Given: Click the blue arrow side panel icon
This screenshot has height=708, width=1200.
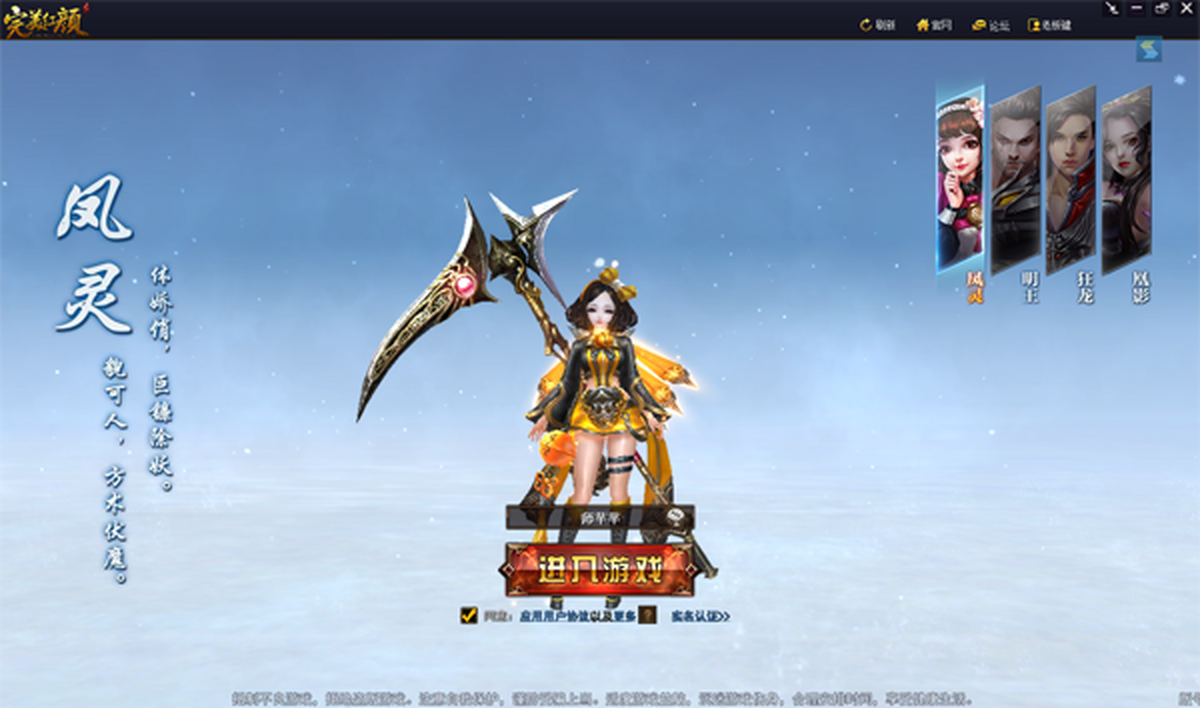Looking at the screenshot, I should (1148, 49).
